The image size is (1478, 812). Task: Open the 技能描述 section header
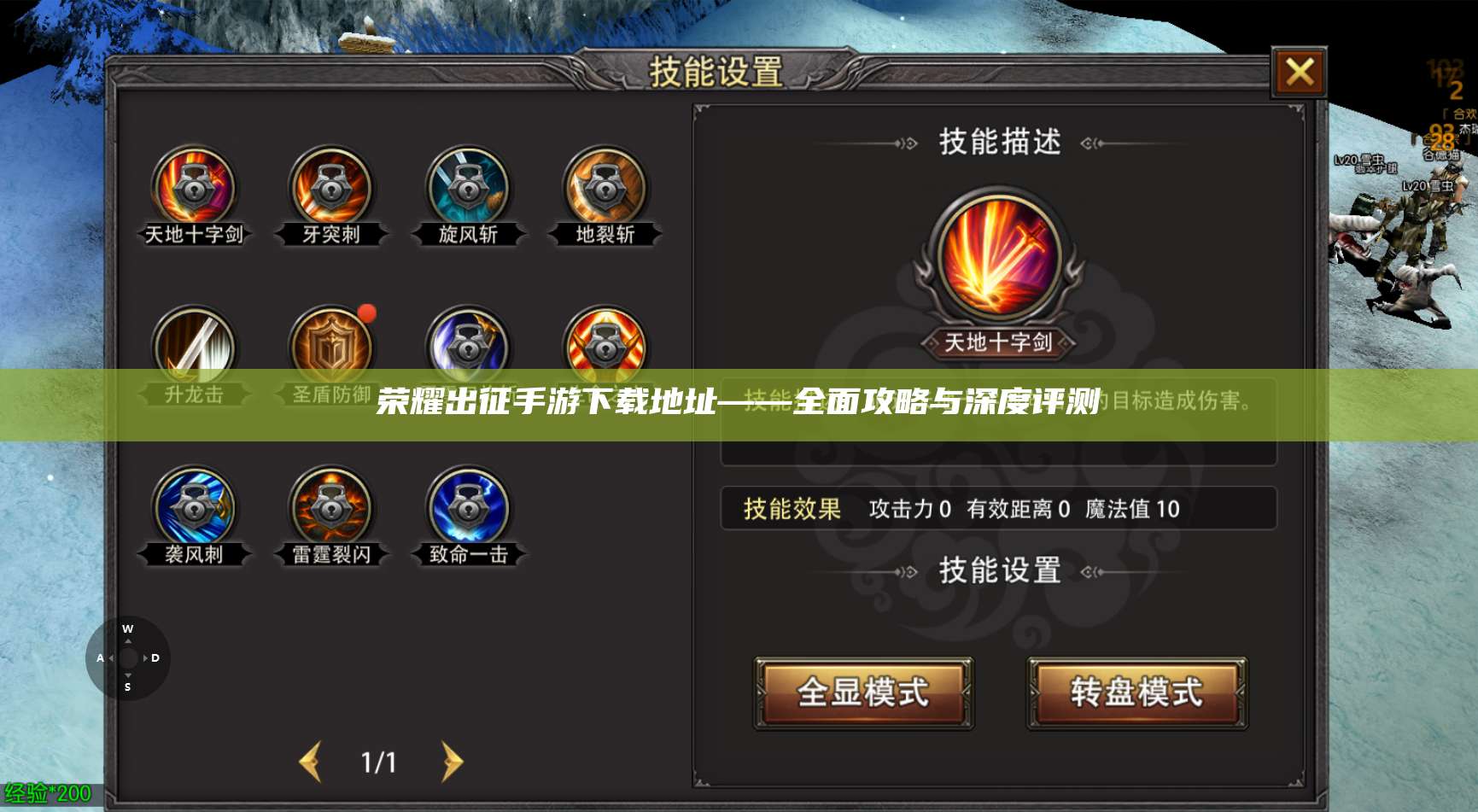(x=997, y=143)
